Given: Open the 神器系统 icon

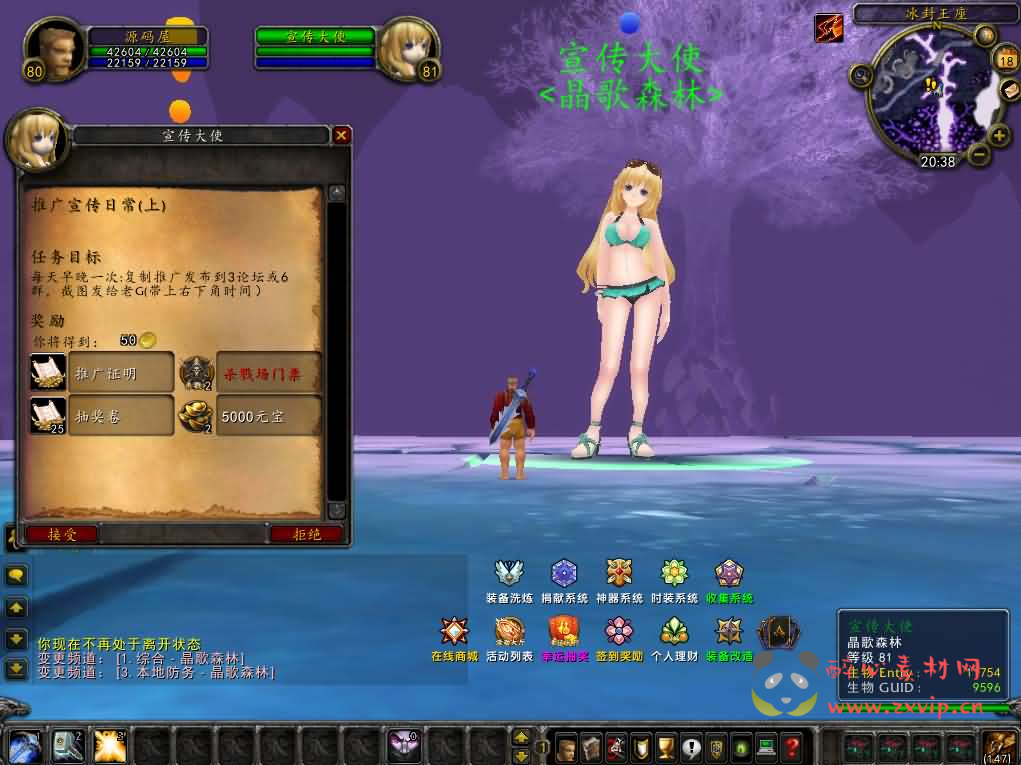Looking at the screenshot, I should pos(619,574).
